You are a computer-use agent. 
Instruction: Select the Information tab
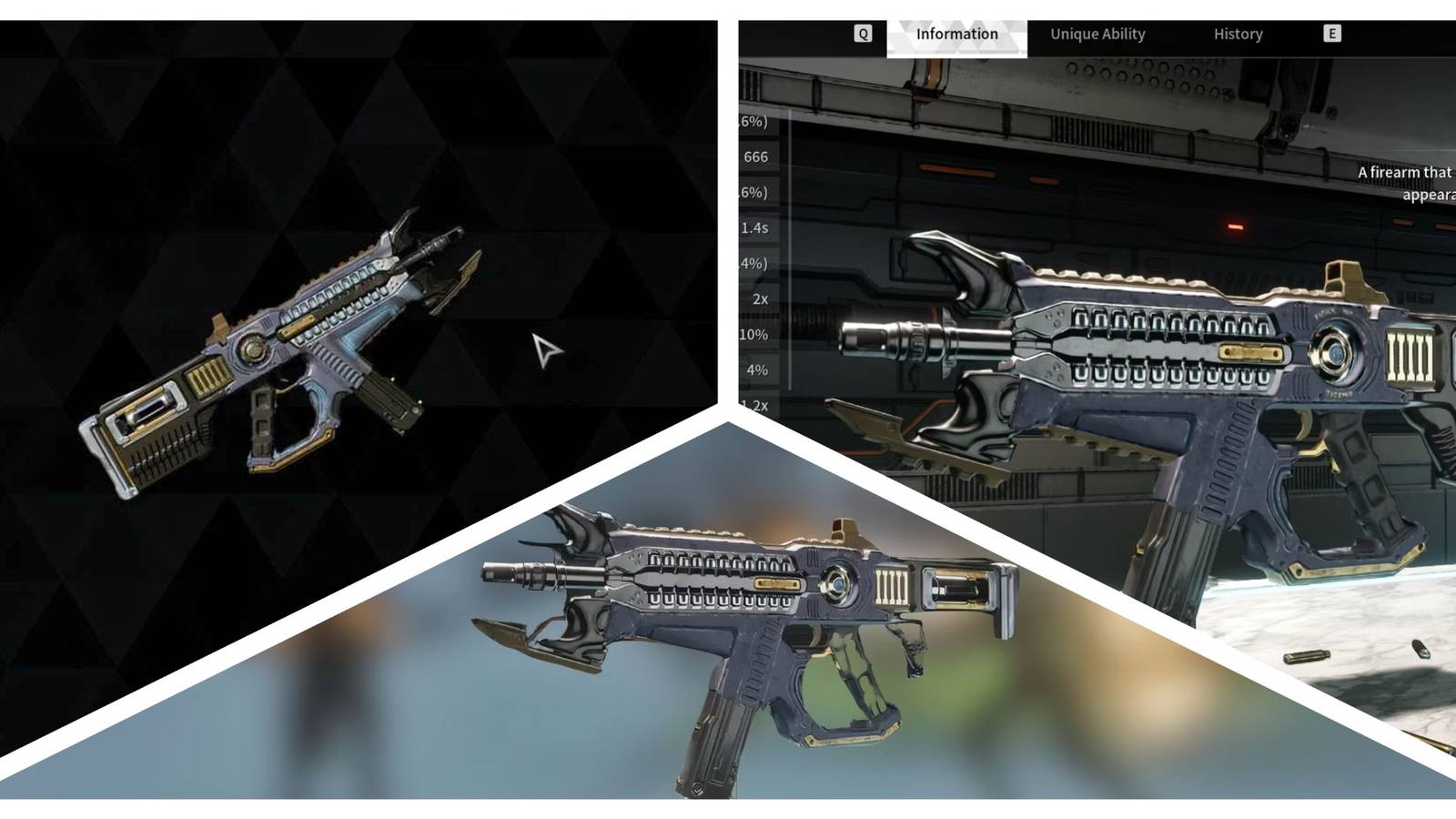coord(956,34)
